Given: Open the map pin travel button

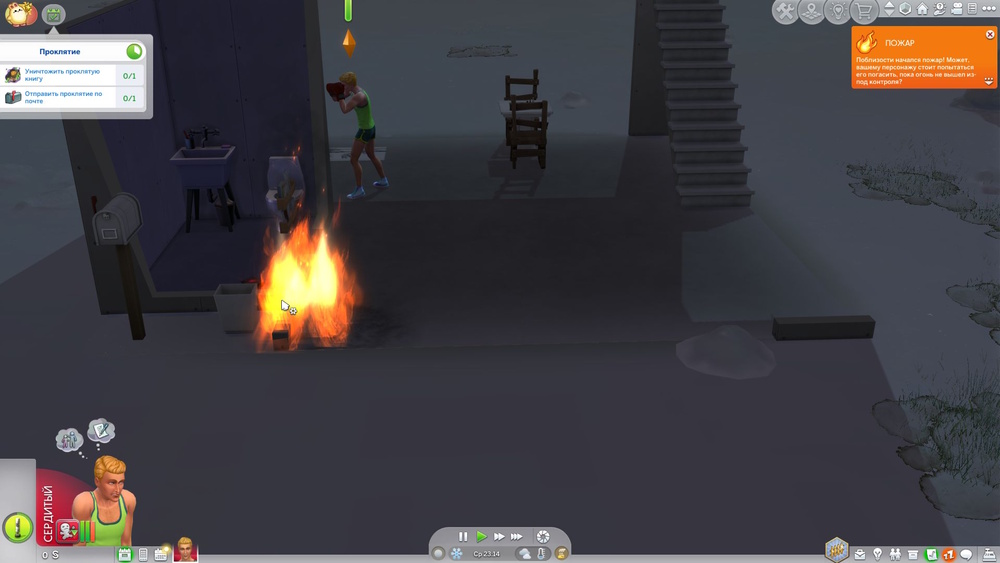Looking at the screenshot, I should point(811,11).
